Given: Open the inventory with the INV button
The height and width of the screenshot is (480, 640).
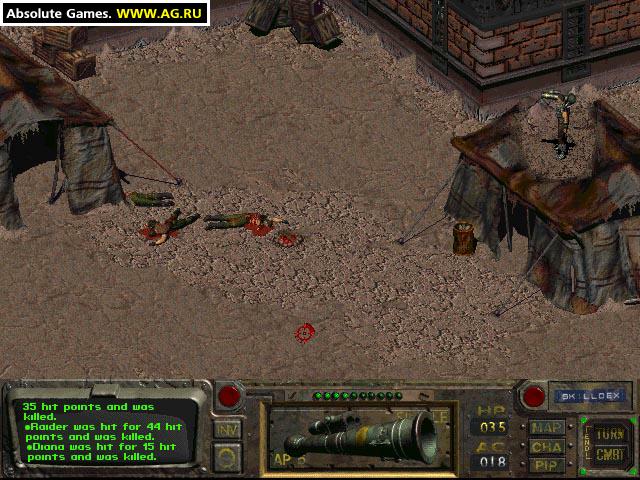Looking at the screenshot, I should [x=227, y=428].
